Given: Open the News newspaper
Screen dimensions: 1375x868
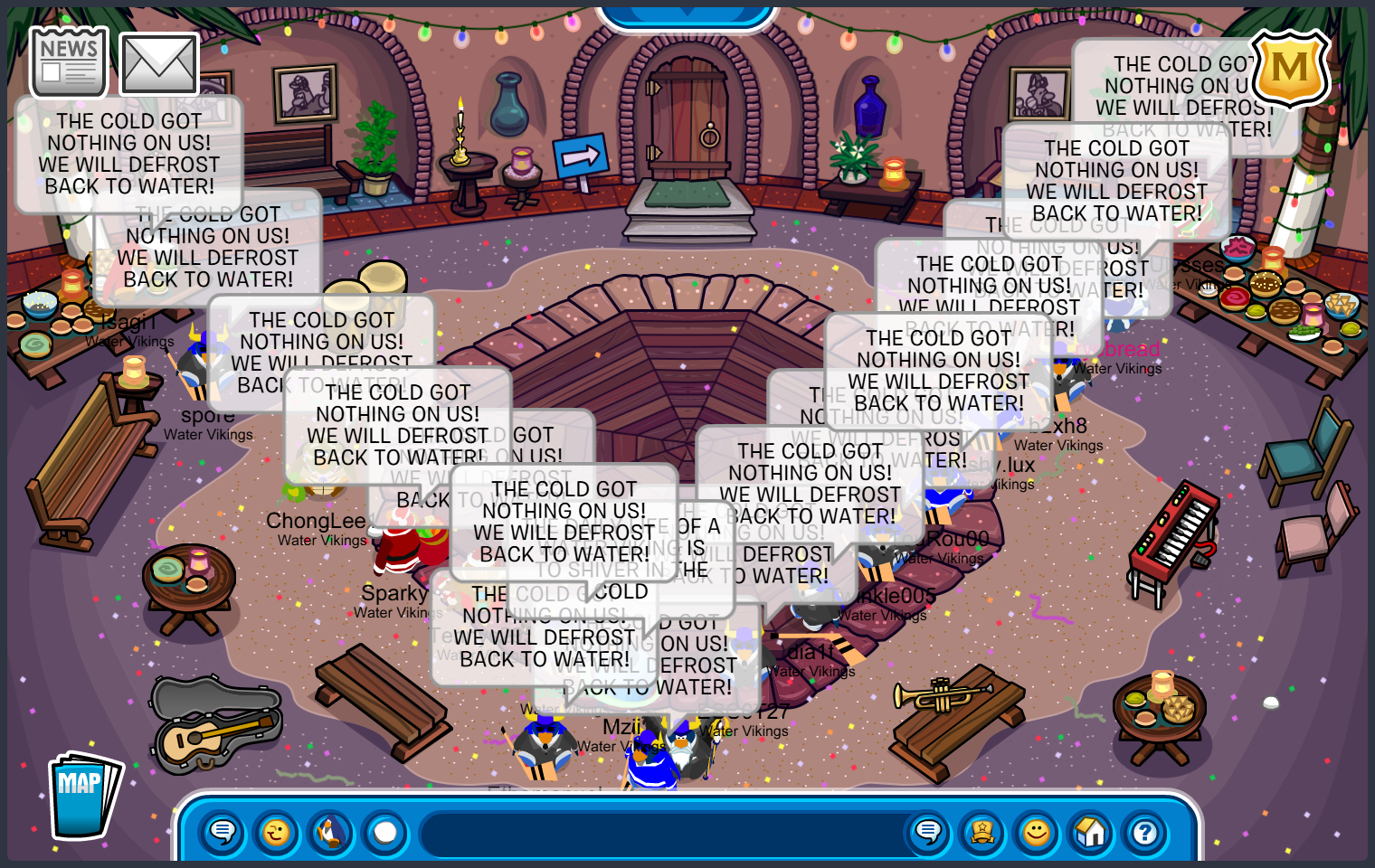Looking at the screenshot, I should click(x=69, y=61).
